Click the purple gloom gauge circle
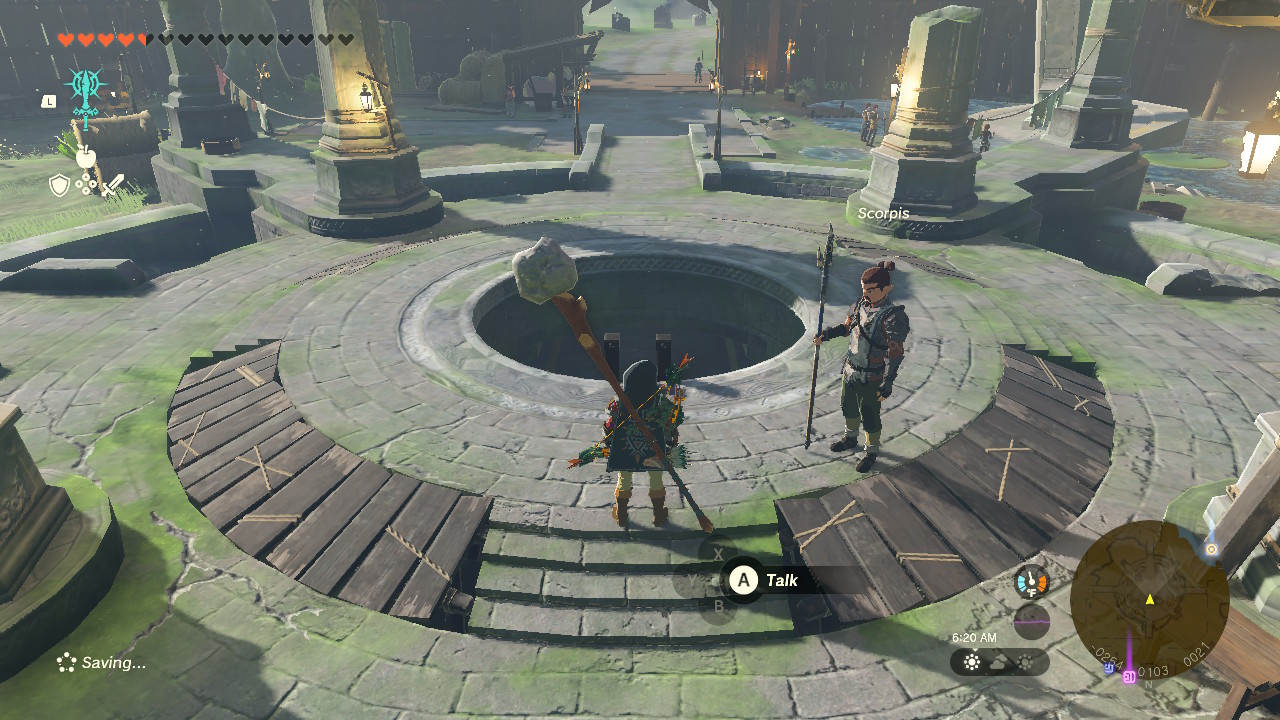The image size is (1280, 720). click(1033, 620)
